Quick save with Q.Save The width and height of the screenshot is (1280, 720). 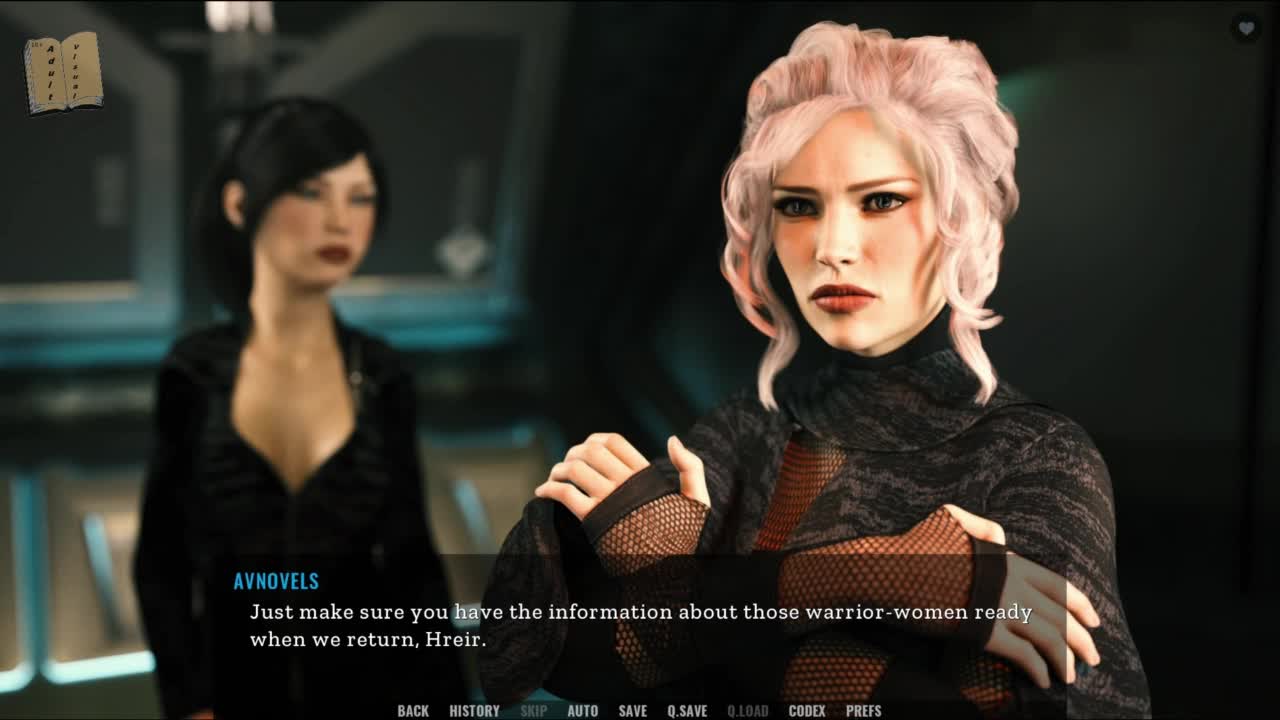[687, 711]
